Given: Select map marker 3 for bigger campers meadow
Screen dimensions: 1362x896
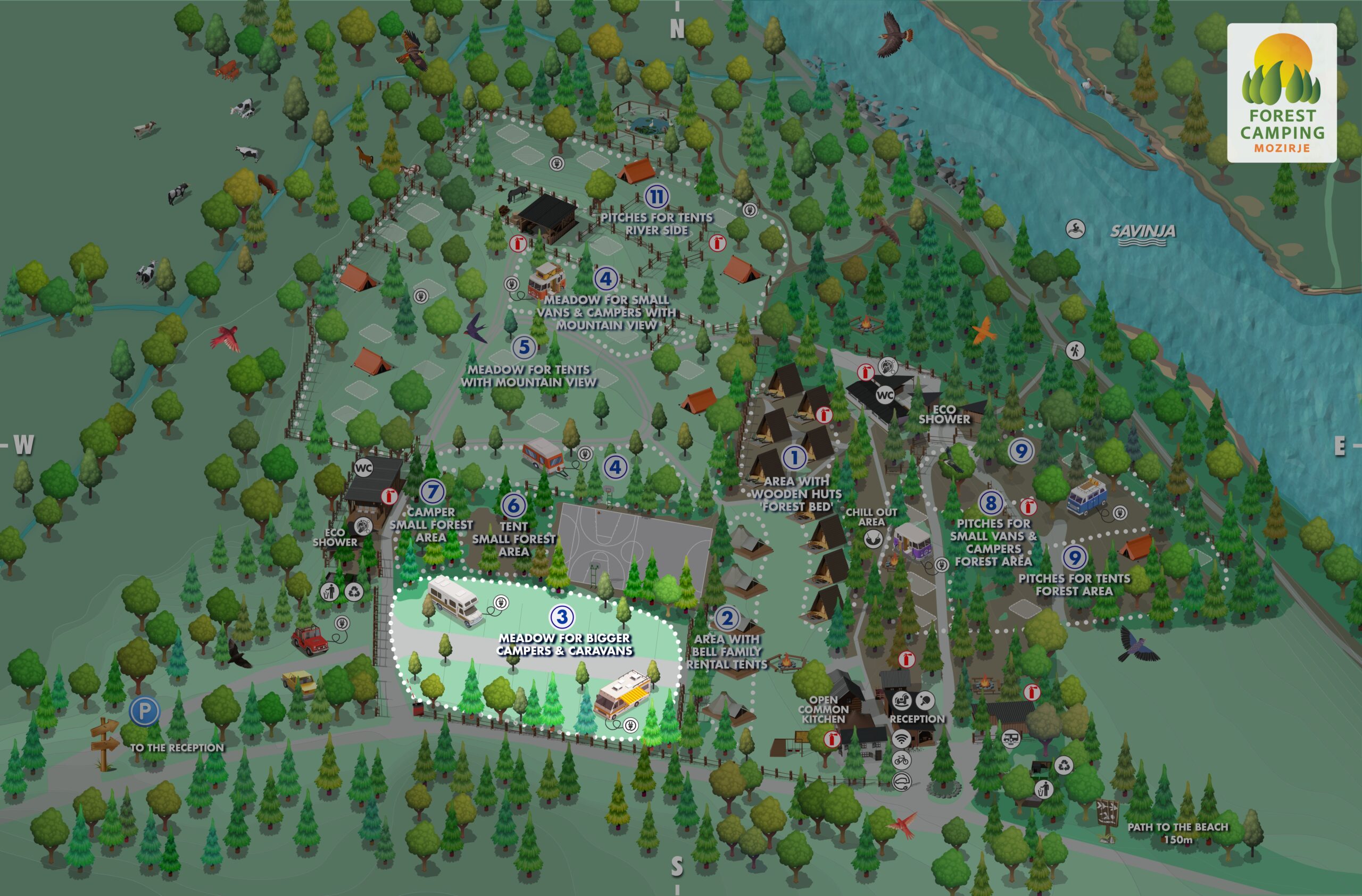Looking at the screenshot, I should pos(561,616).
